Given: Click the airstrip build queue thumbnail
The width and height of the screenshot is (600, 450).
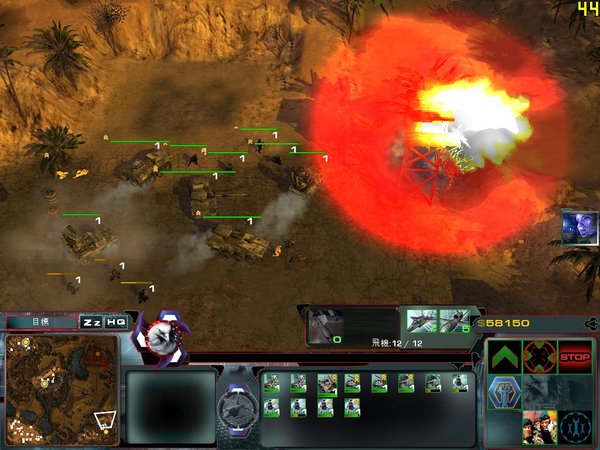Looking at the screenshot, I should pyautogui.click(x=325, y=325).
